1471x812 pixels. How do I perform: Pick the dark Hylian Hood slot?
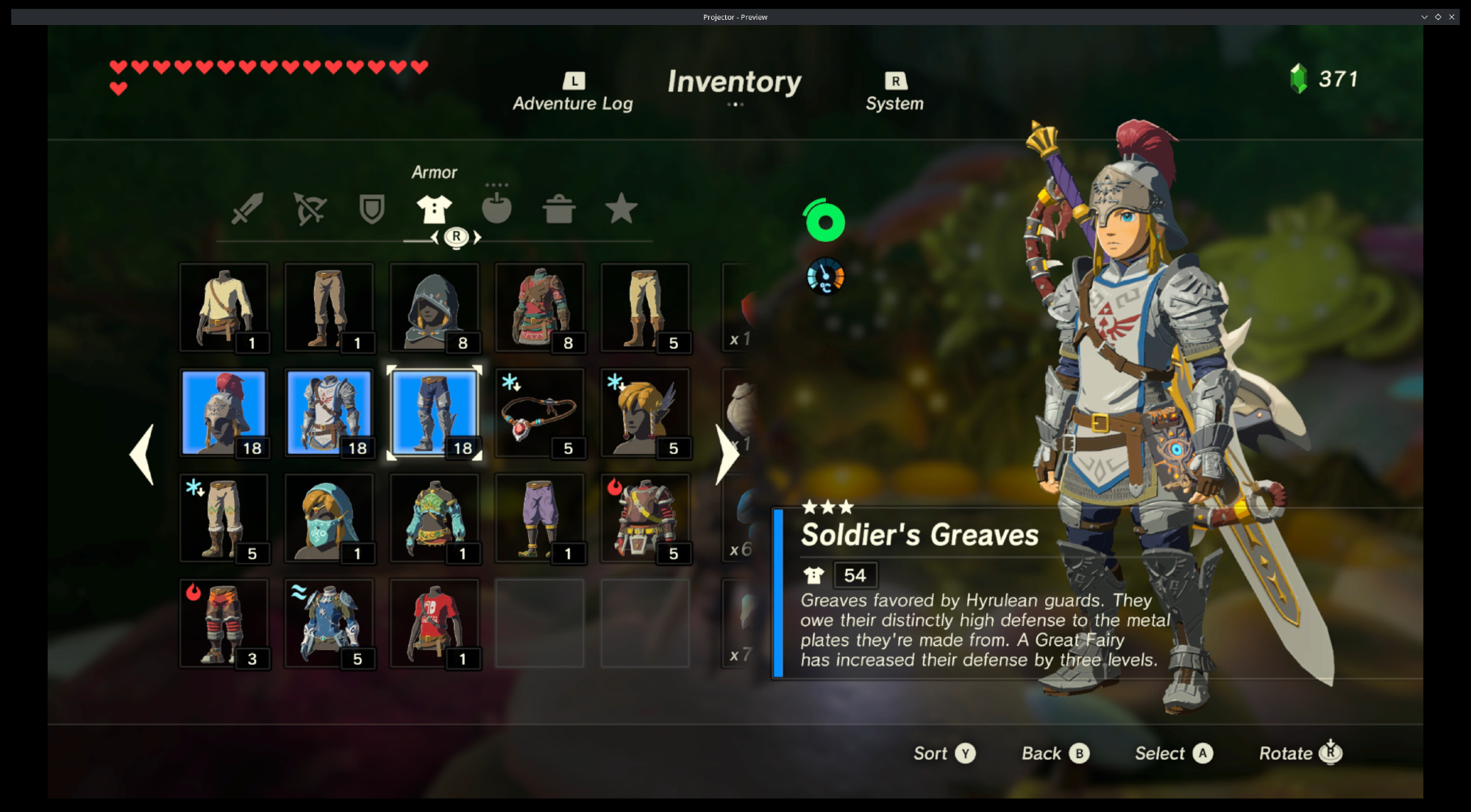pos(434,307)
